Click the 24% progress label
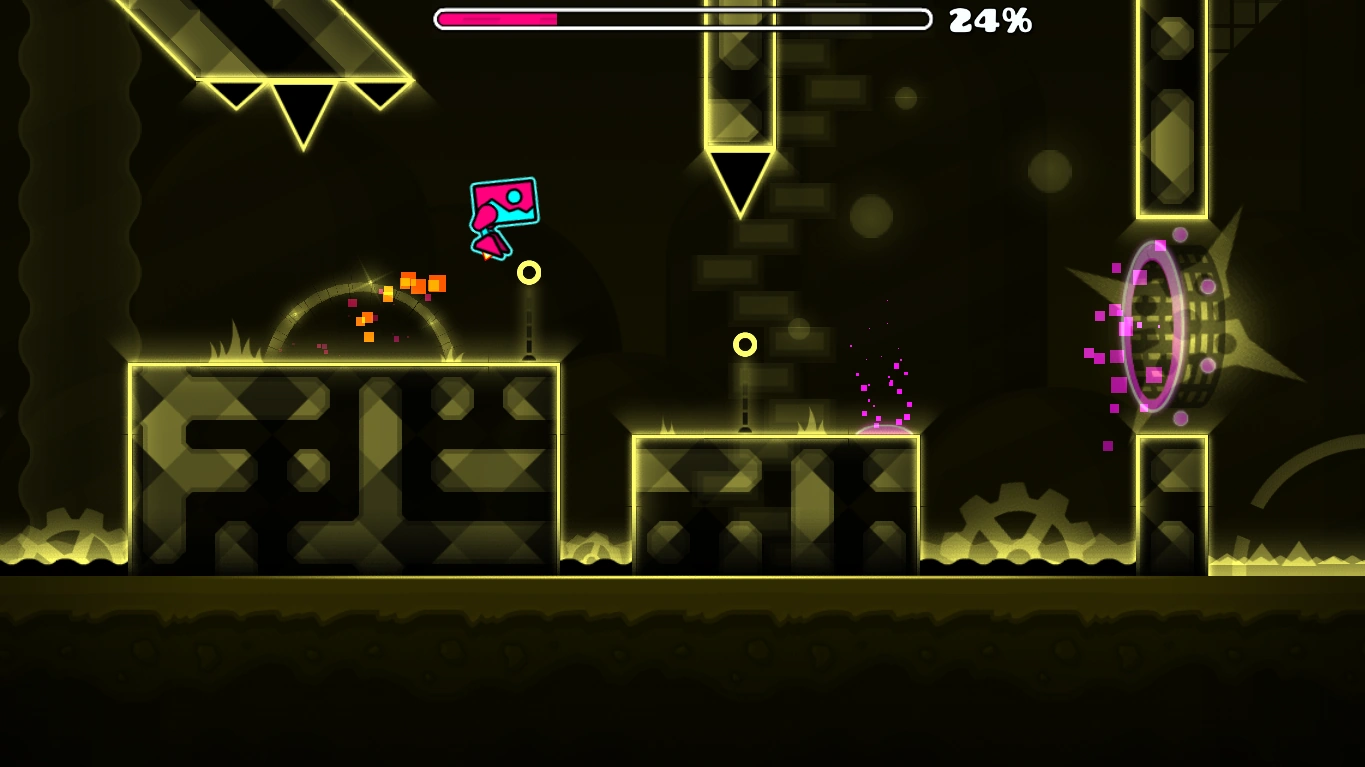Image resolution: width=1365 pixels, height=767 pixels. point(991,19)
